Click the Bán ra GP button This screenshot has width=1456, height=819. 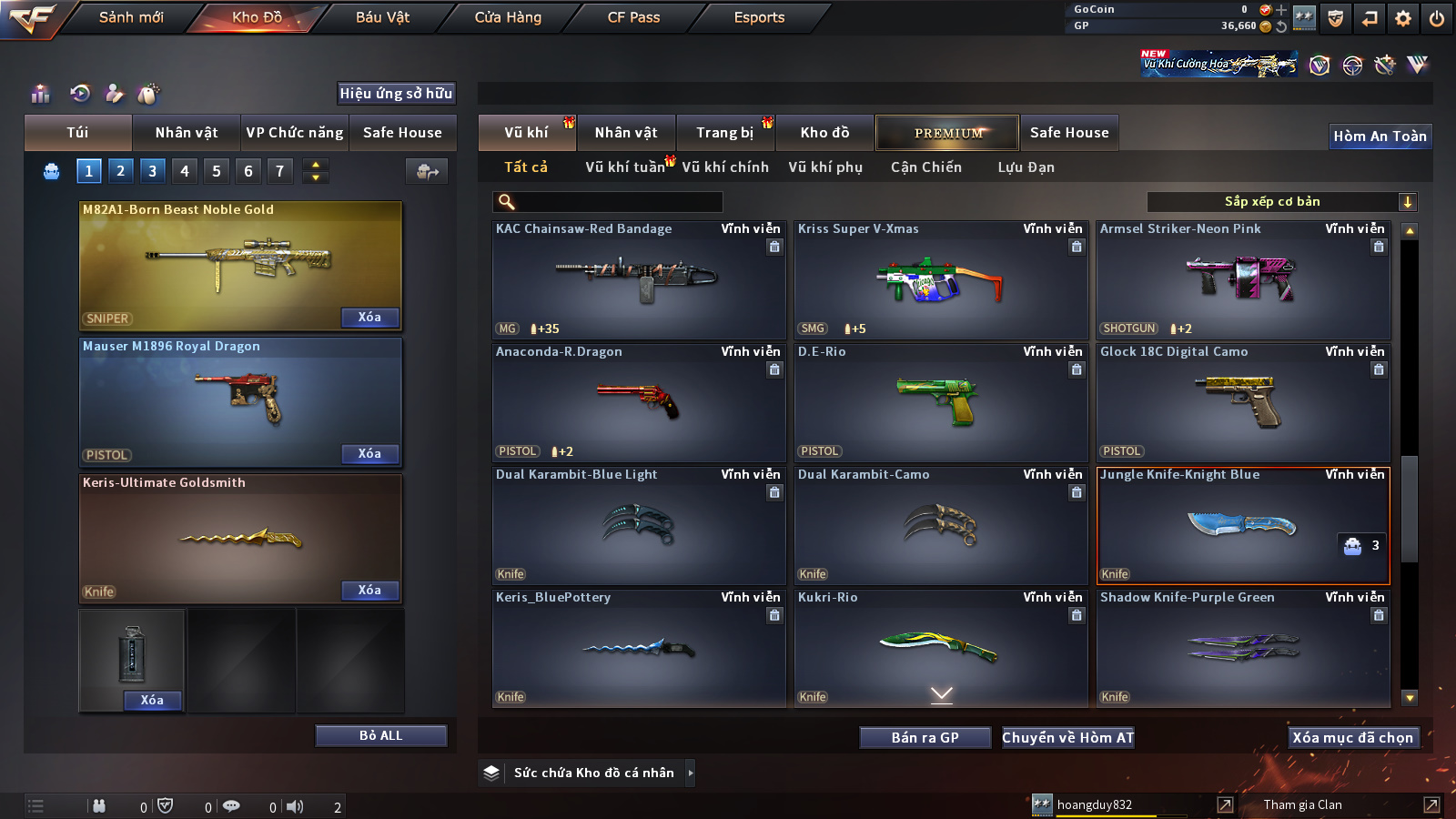click(x=925, y=737)
